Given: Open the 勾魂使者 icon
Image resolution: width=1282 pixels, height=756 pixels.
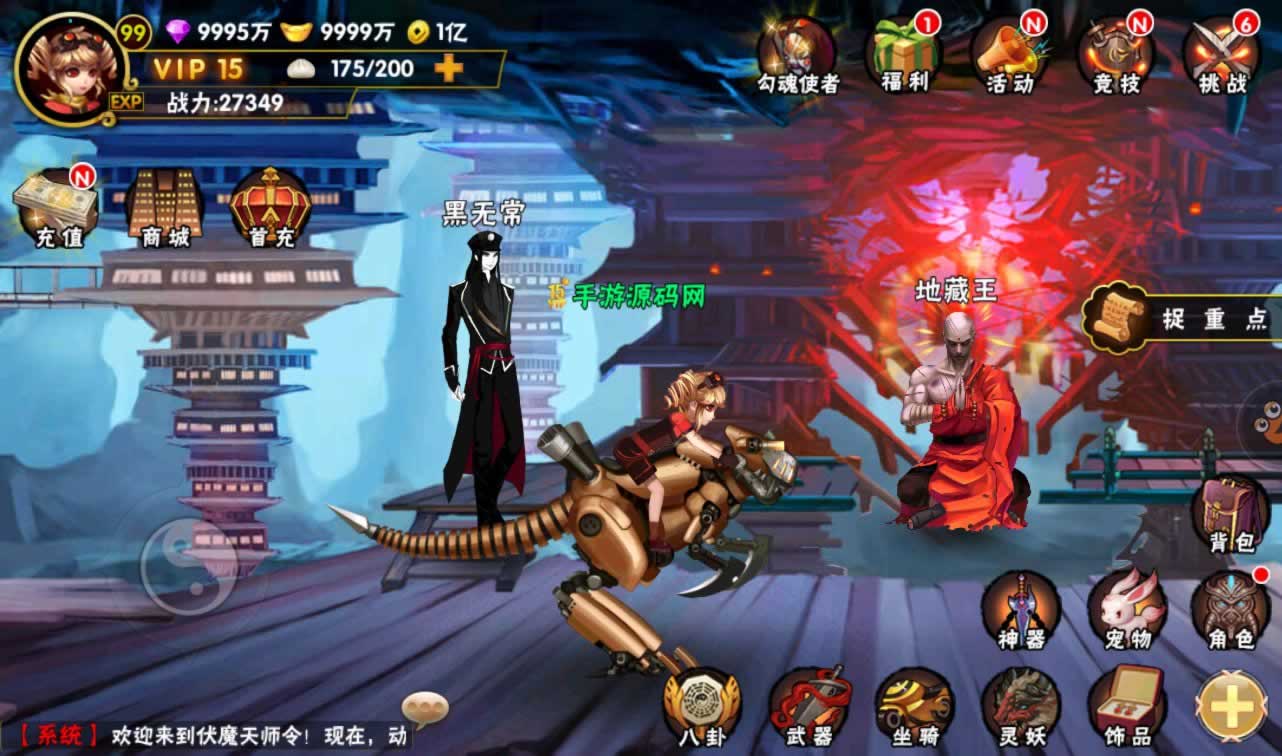Looking at the screenshot, I should (797, 56).
